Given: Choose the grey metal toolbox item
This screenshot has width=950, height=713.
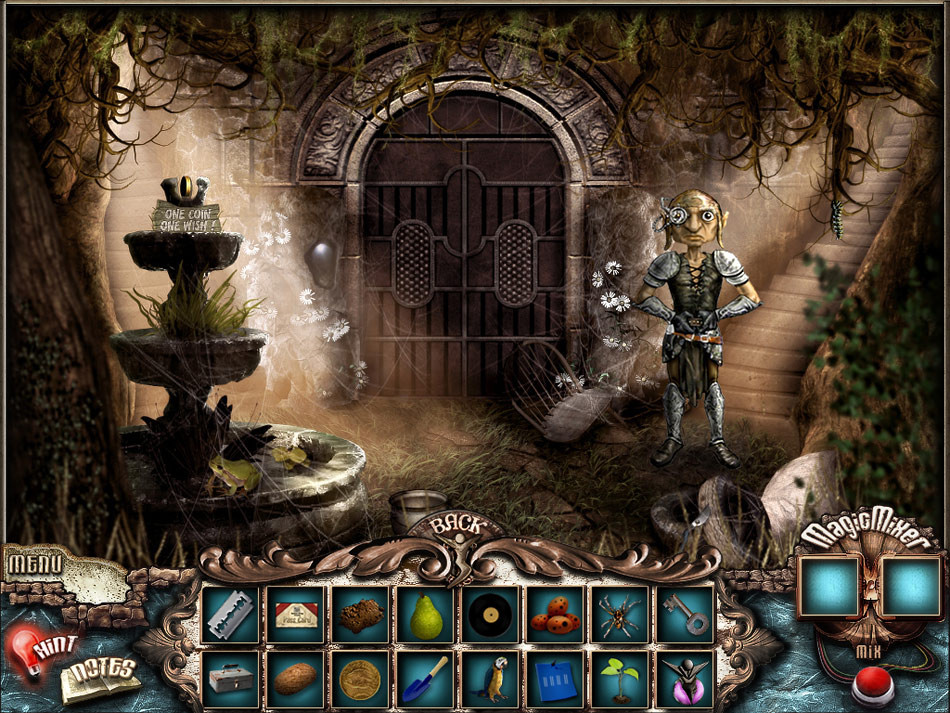Looking at the screenshot, I should tap(230, 679).
